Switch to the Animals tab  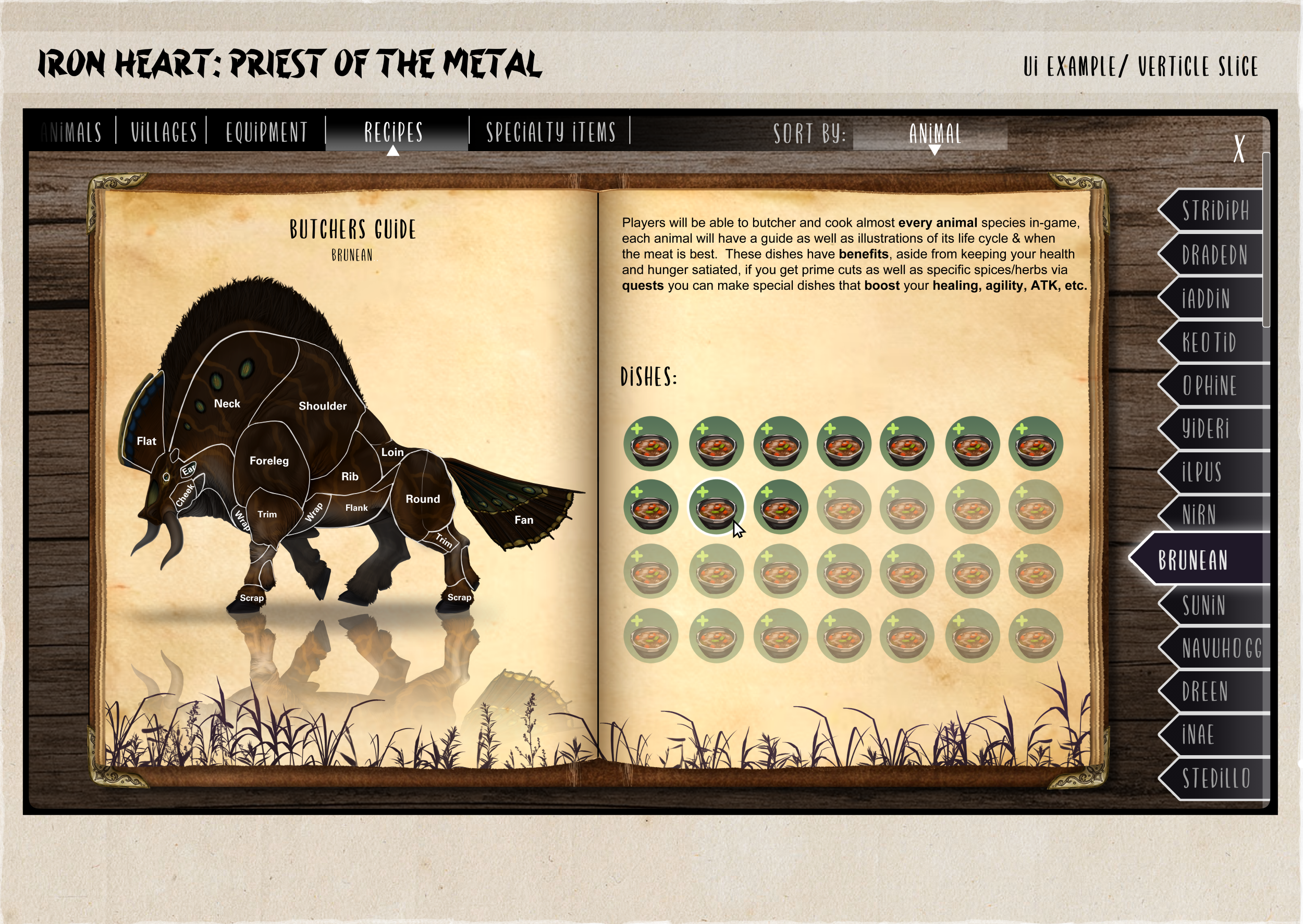click(x=72, y=132)
